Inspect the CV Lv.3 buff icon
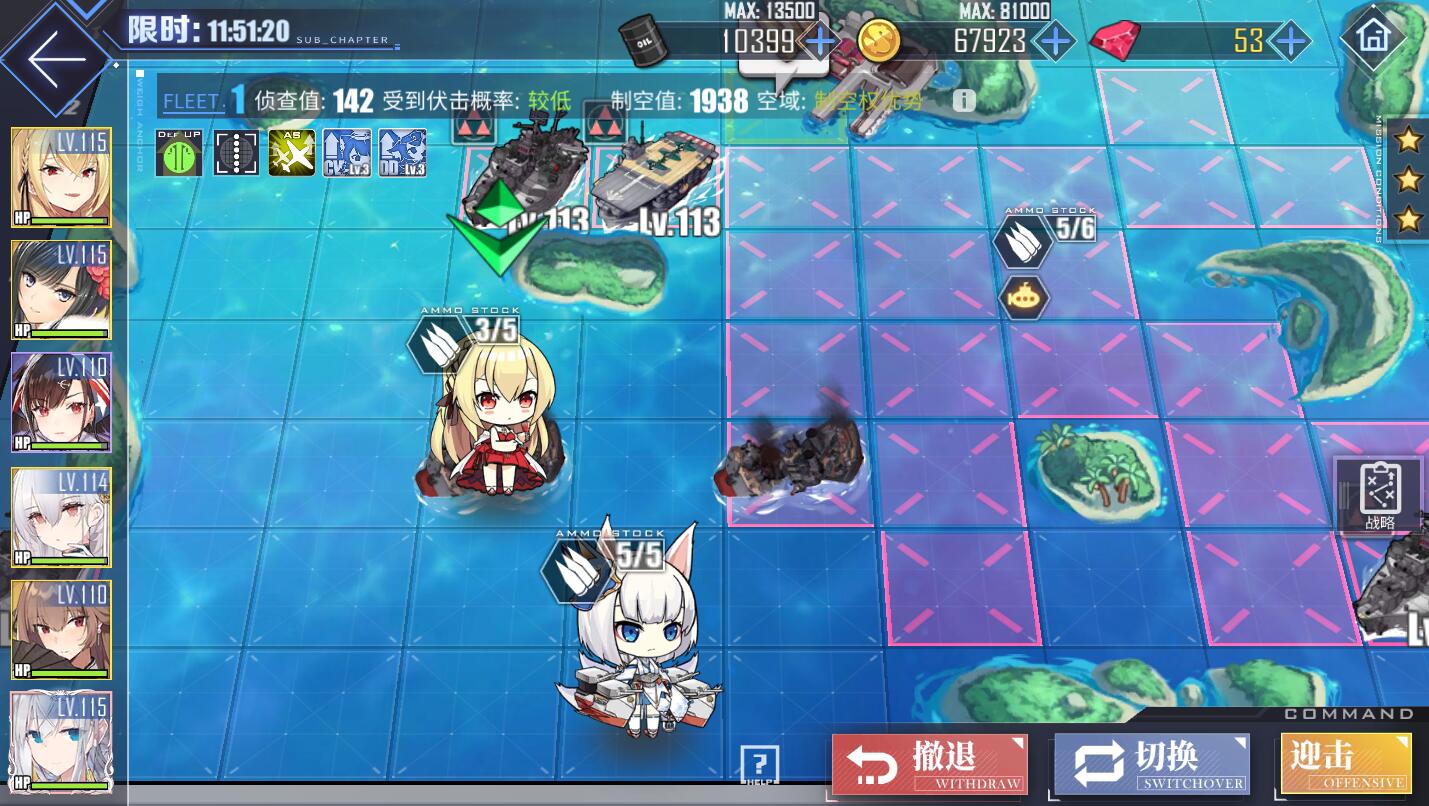 pos(347,153)
